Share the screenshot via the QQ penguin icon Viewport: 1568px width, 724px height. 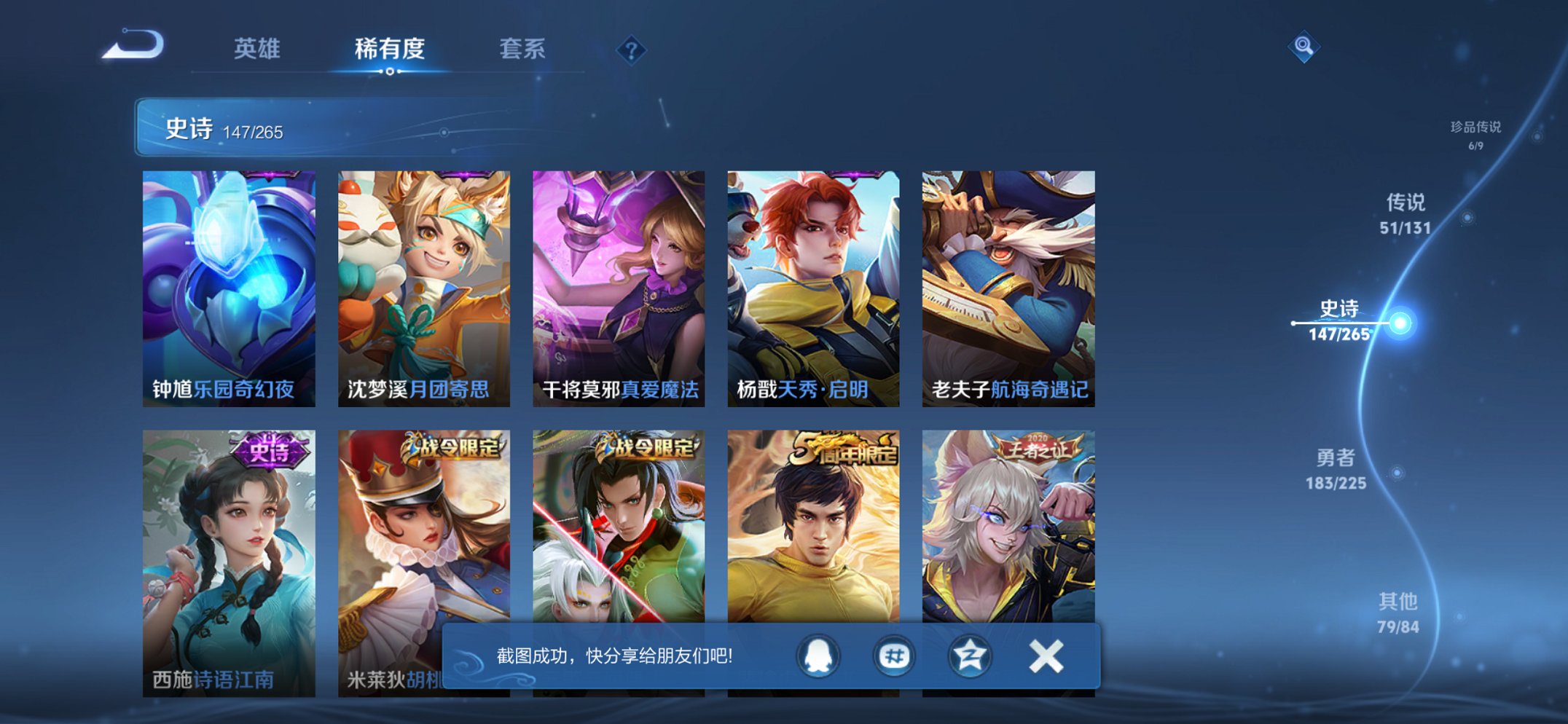(x=820, y=656)
